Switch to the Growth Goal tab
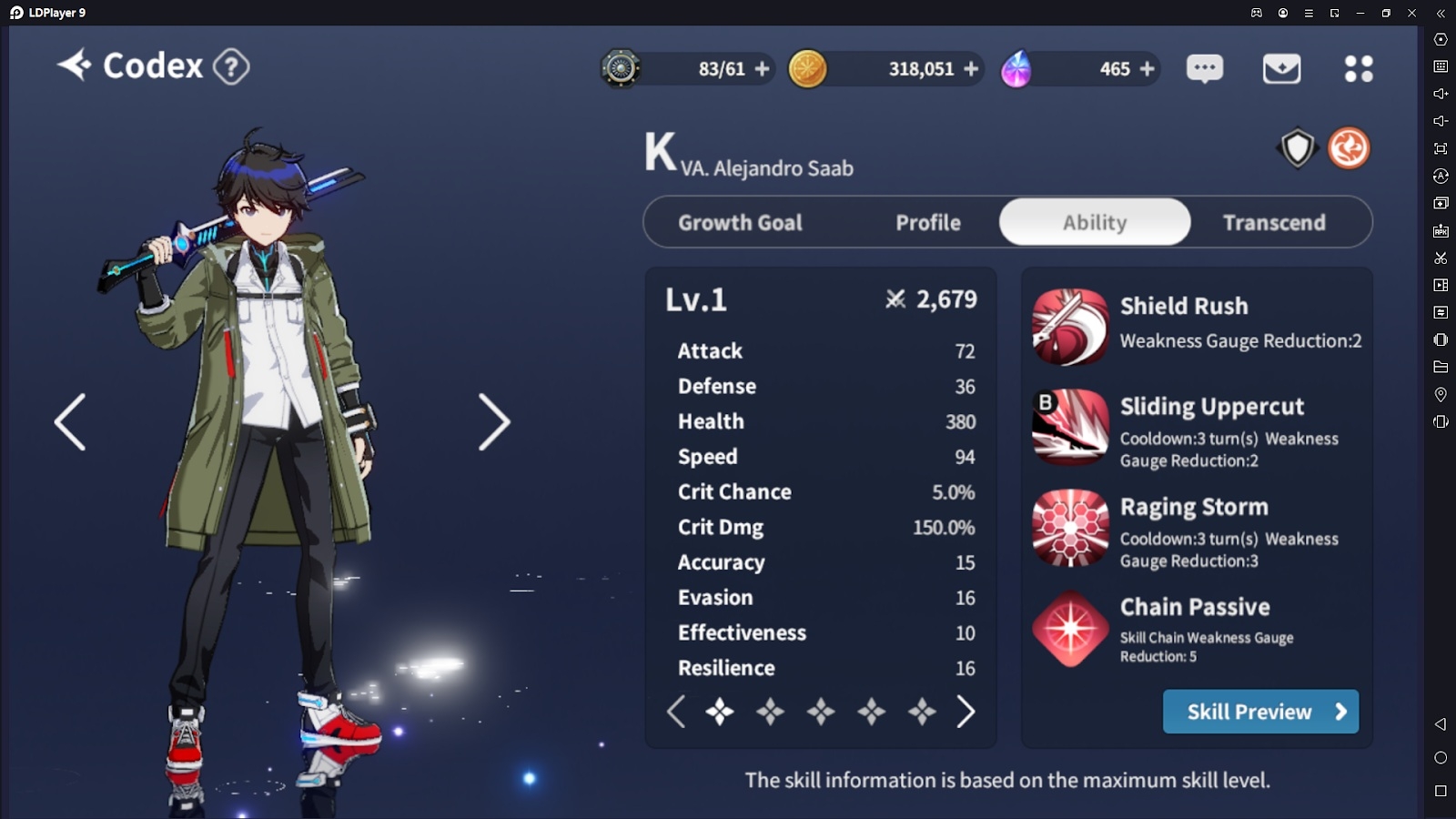Viewport: 1456px width, 819px height. tap(740, 223)
